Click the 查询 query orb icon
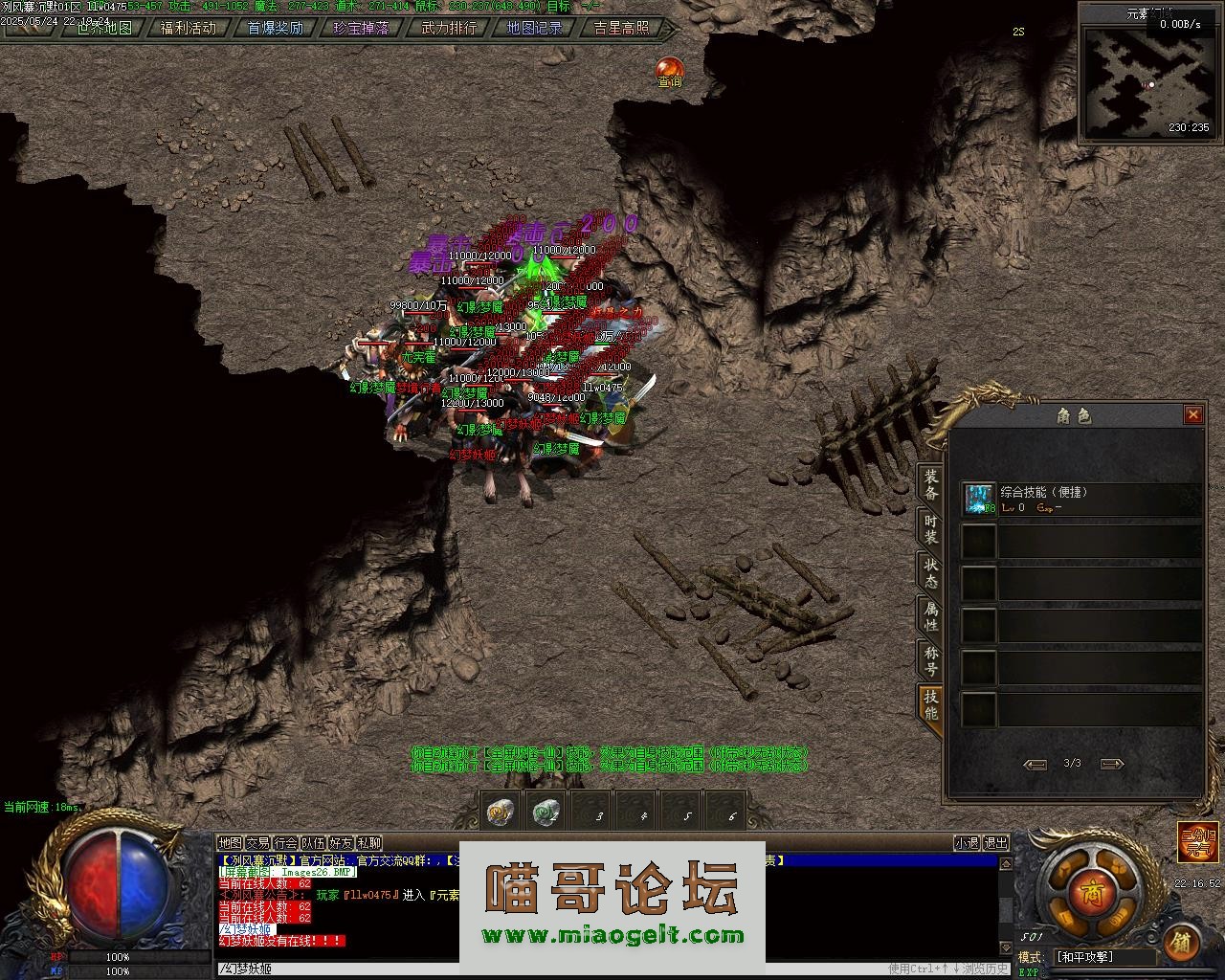Image resolution: width=1225 pixels, height=980 pixels. click(670, 71)
